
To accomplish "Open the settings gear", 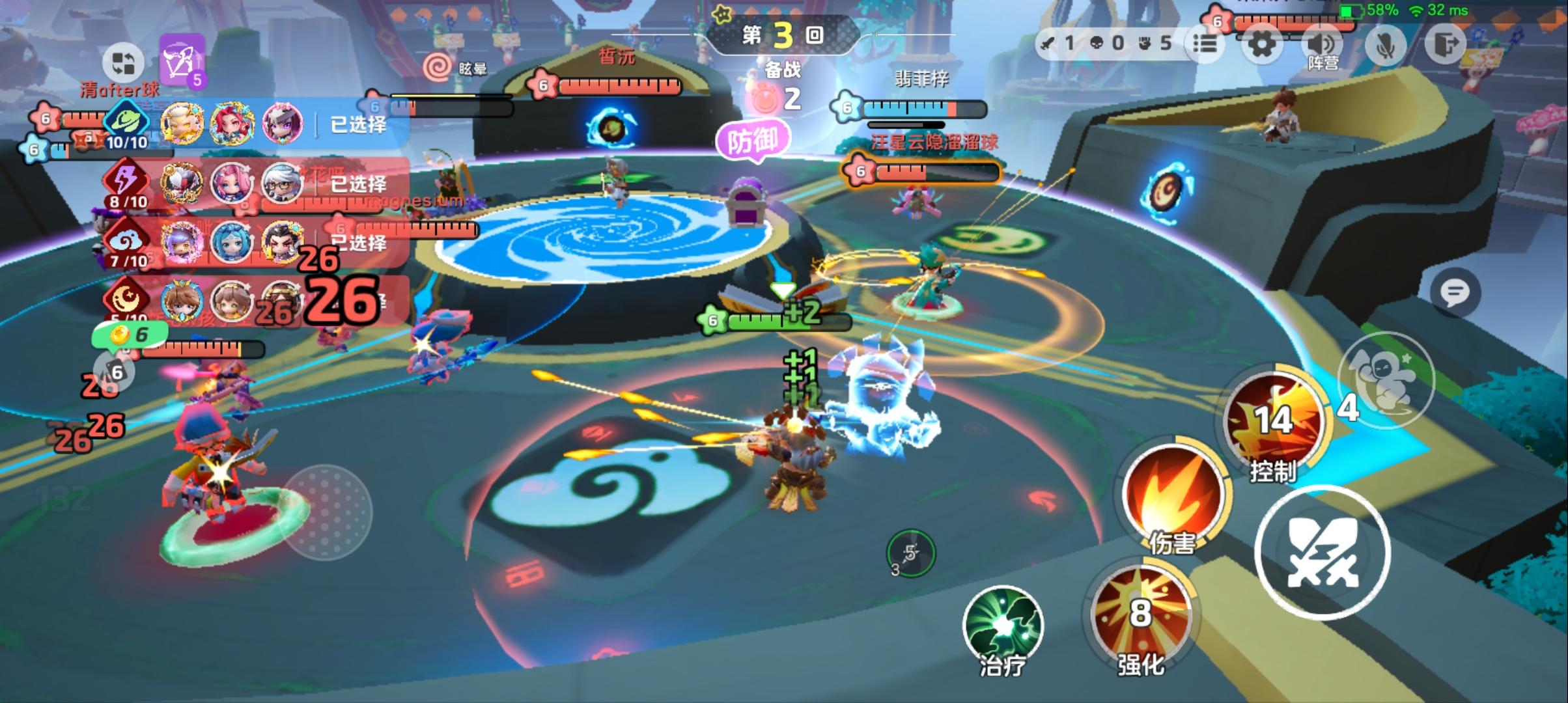I will coord(1262,44).
